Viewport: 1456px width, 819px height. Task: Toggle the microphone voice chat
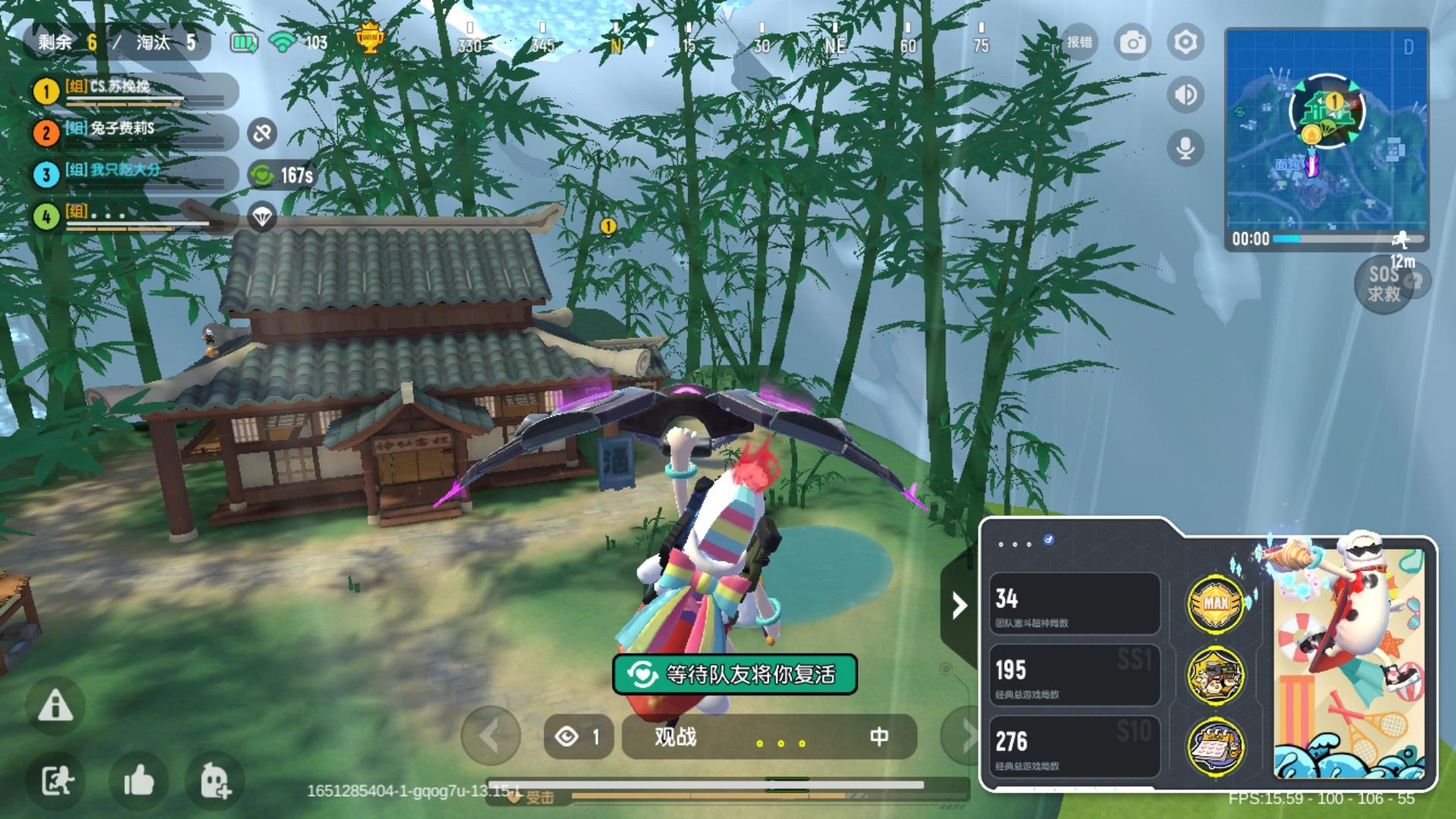tap(1185, 147)
